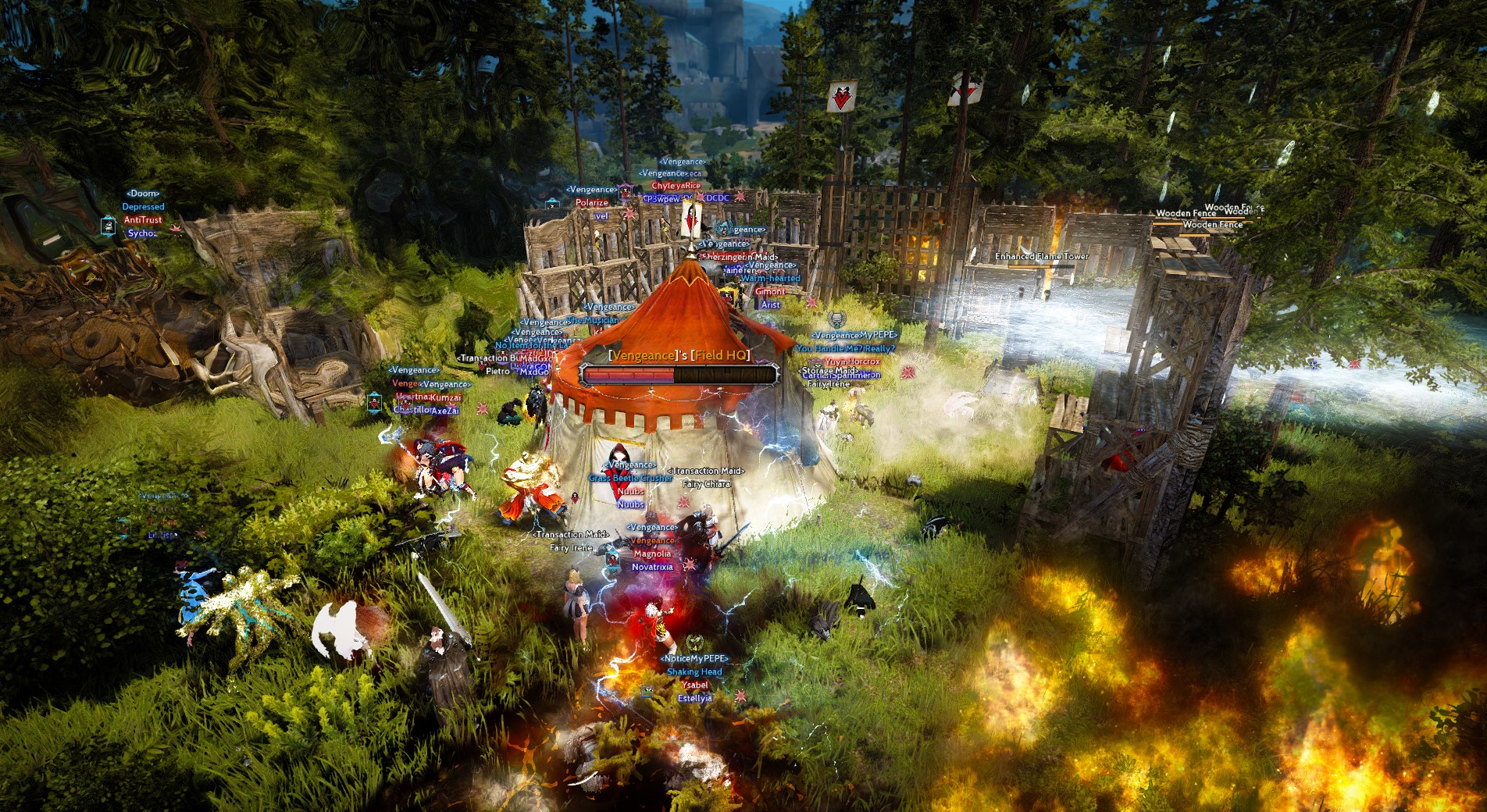1487x812 pixels.
Task: Select Novatrixia's nameplate near the tent
Action: tap(653, 567)
